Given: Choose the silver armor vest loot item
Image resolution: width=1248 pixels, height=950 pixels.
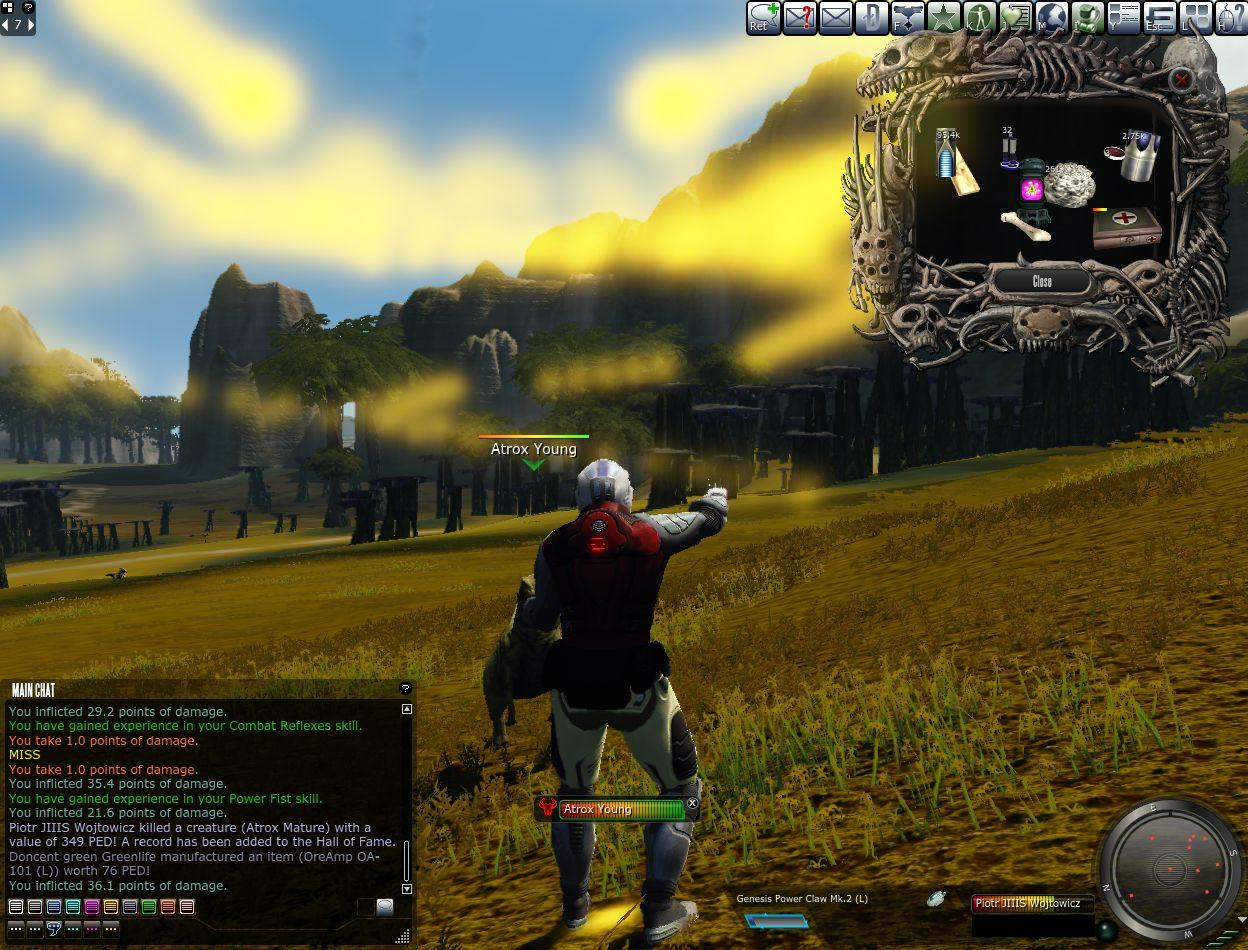Looking at the screenshot, I should tap(1138, 155).
